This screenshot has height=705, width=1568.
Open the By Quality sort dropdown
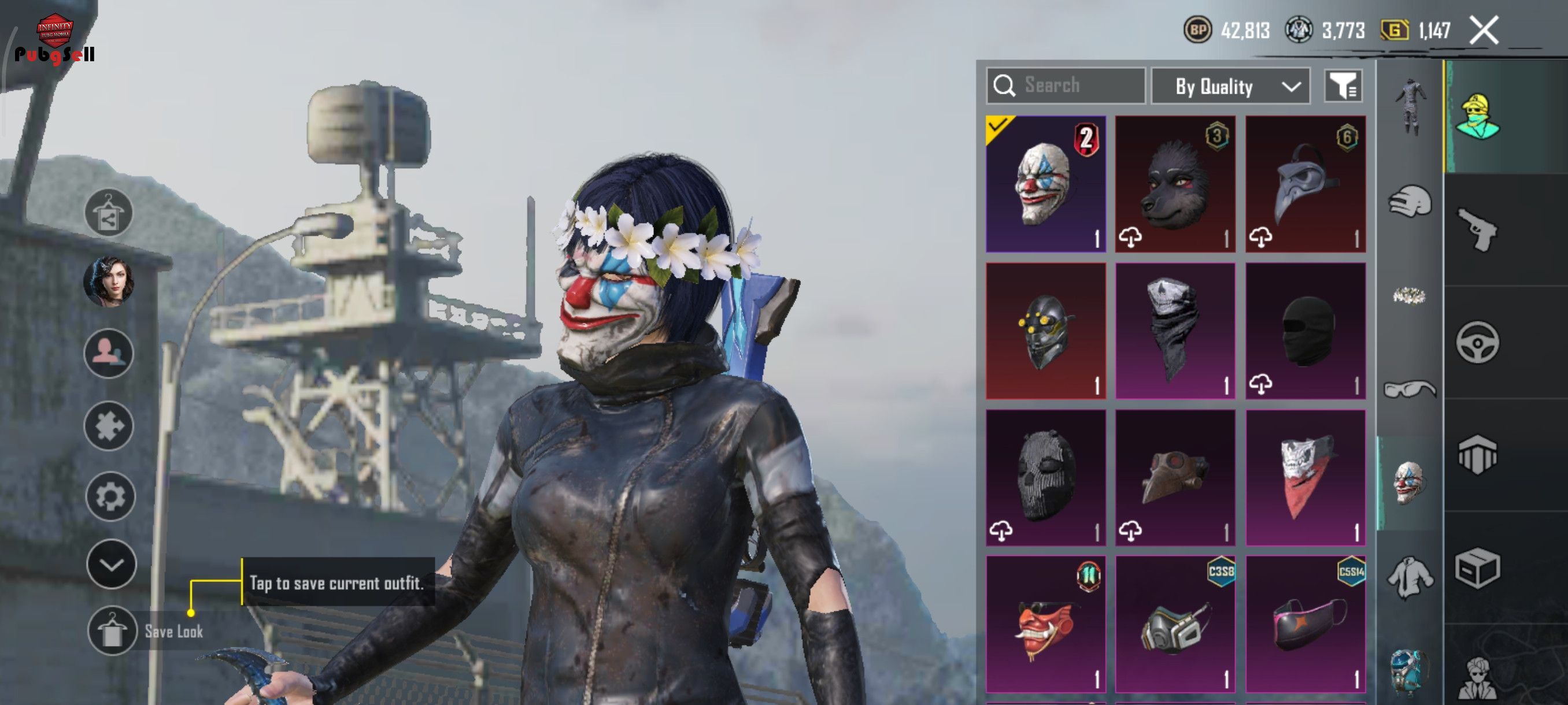tap(1230, 86)
